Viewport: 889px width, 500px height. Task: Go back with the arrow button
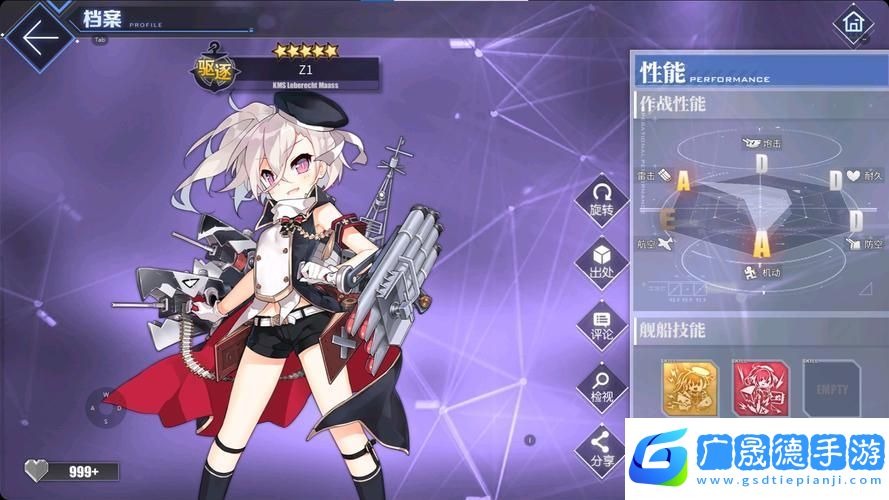(x=40, y=37)
